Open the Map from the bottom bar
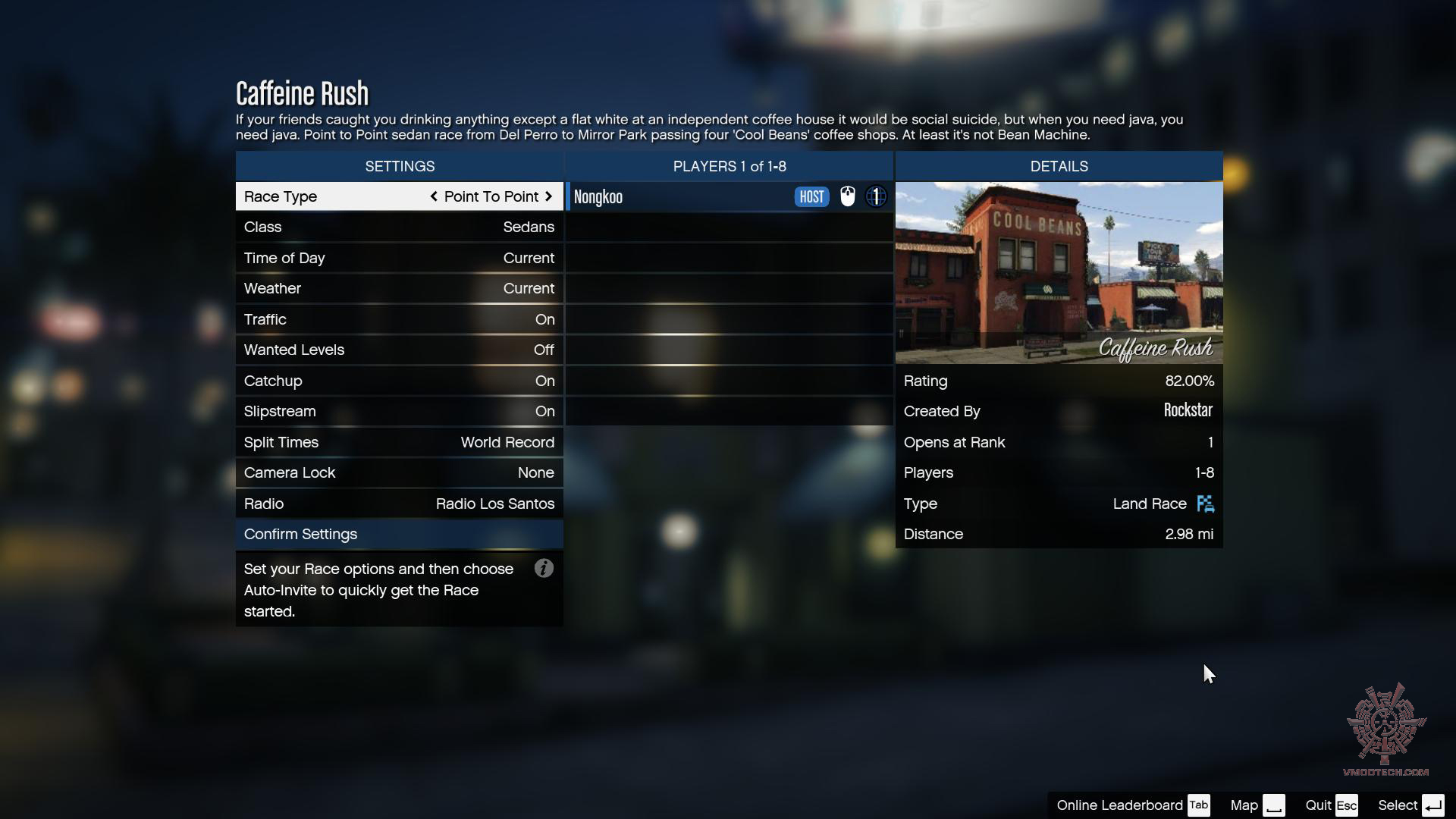This screenshot has height=819, width=1456. (x=1257, y=805)
